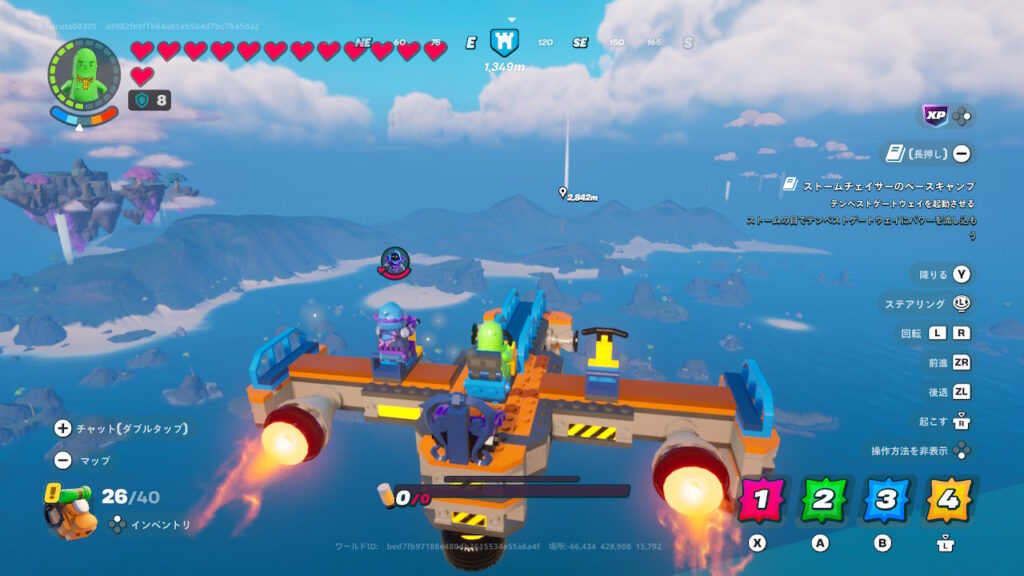
Task: Click the castle marker on the compass
Action: (x=504, y=42)
